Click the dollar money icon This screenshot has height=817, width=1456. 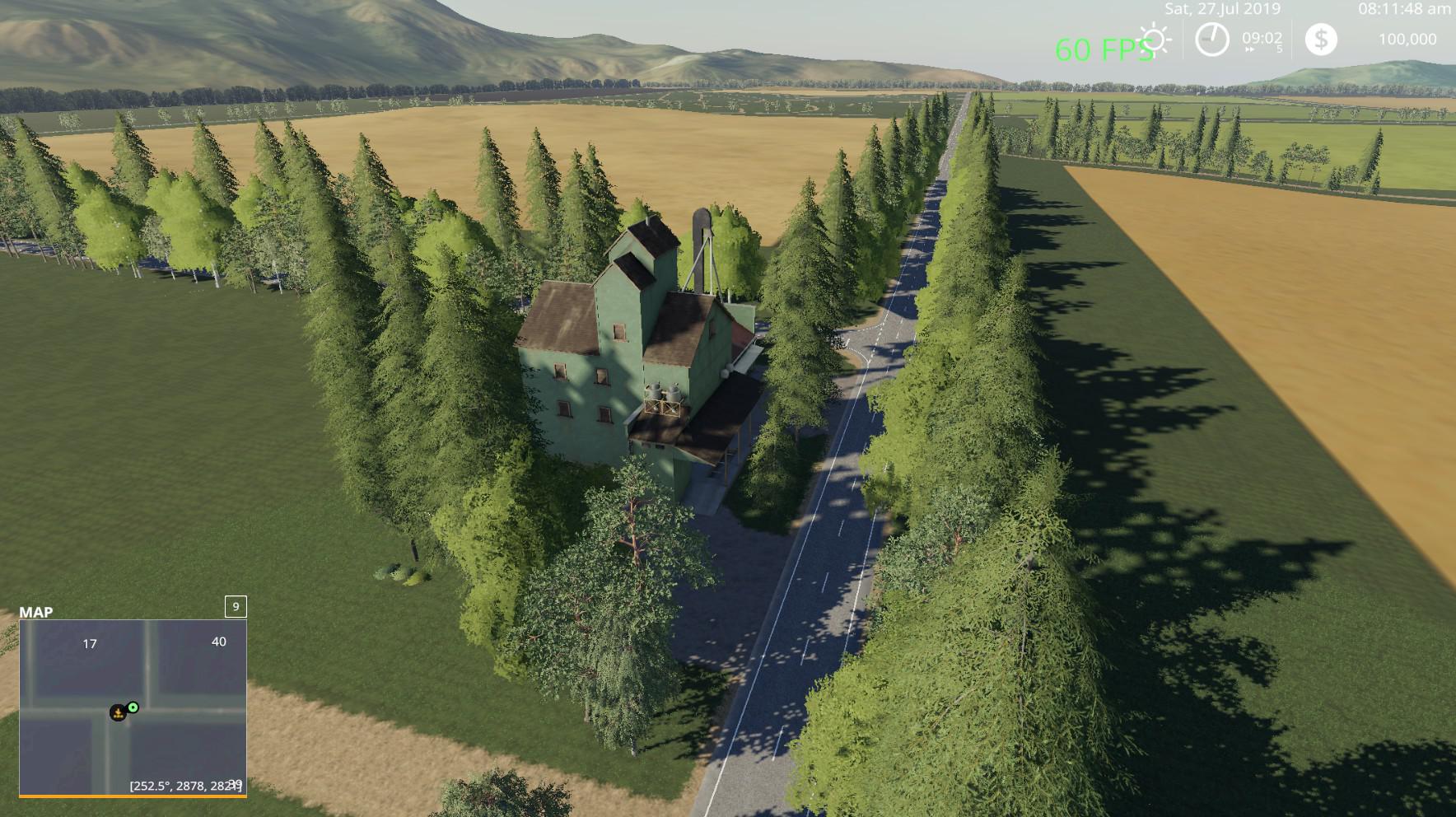pos(1321,40)
